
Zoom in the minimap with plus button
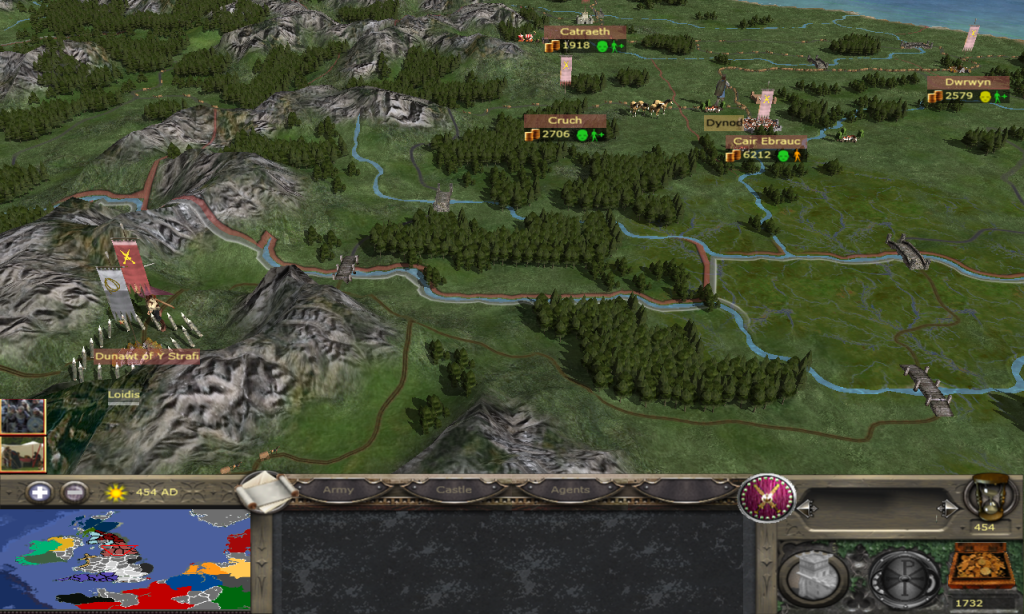[39, 492]
